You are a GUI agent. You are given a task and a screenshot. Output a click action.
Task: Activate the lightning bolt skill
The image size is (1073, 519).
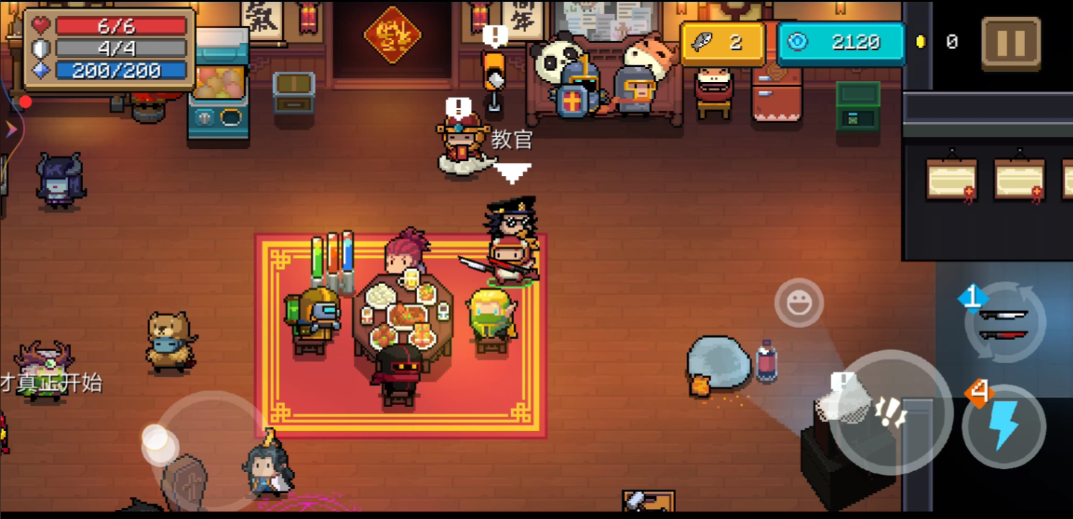point(1003,427)
